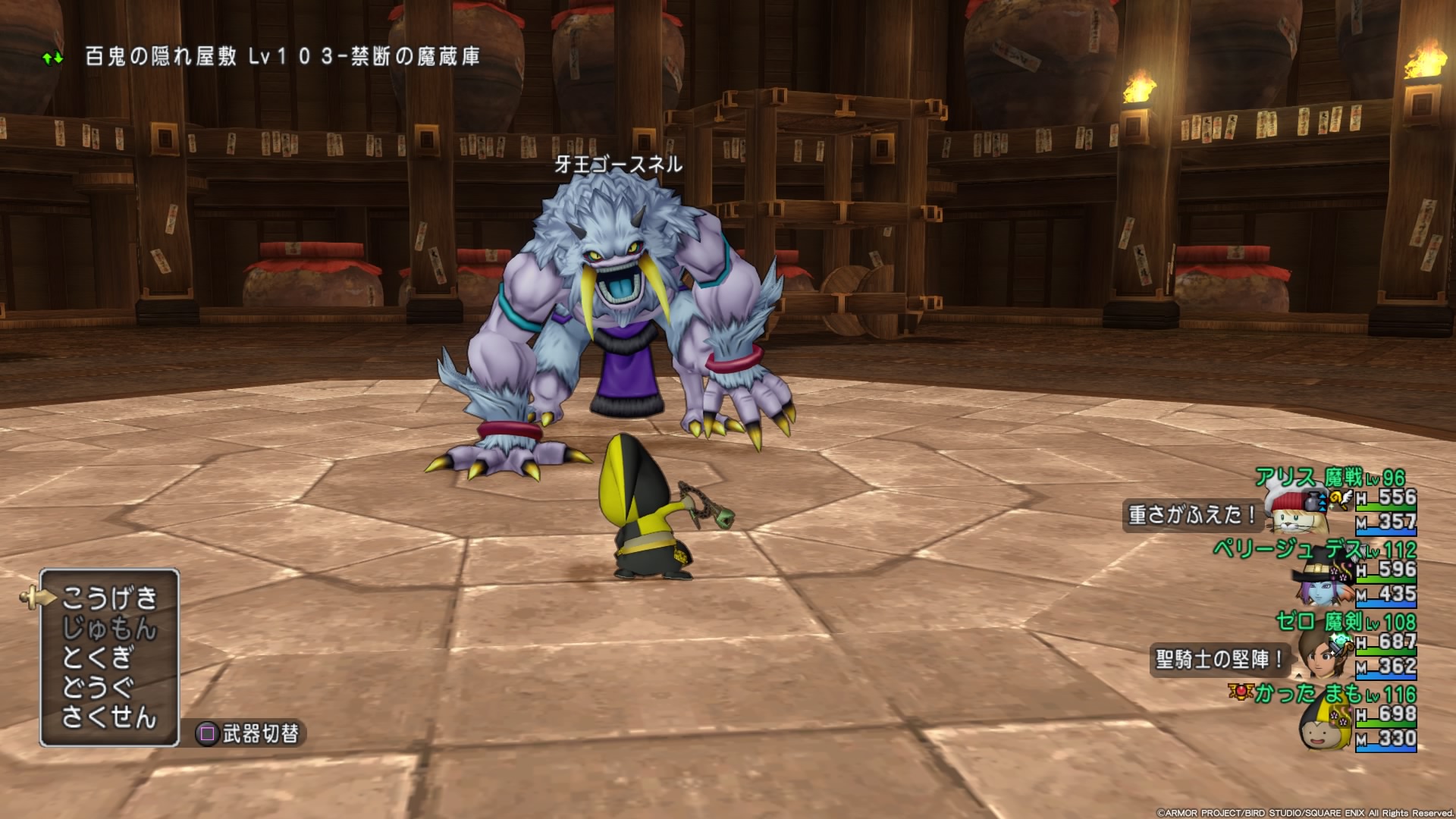Open the じゅもん spell menu
Viewport: 1456px width, 819px height.
109,629
